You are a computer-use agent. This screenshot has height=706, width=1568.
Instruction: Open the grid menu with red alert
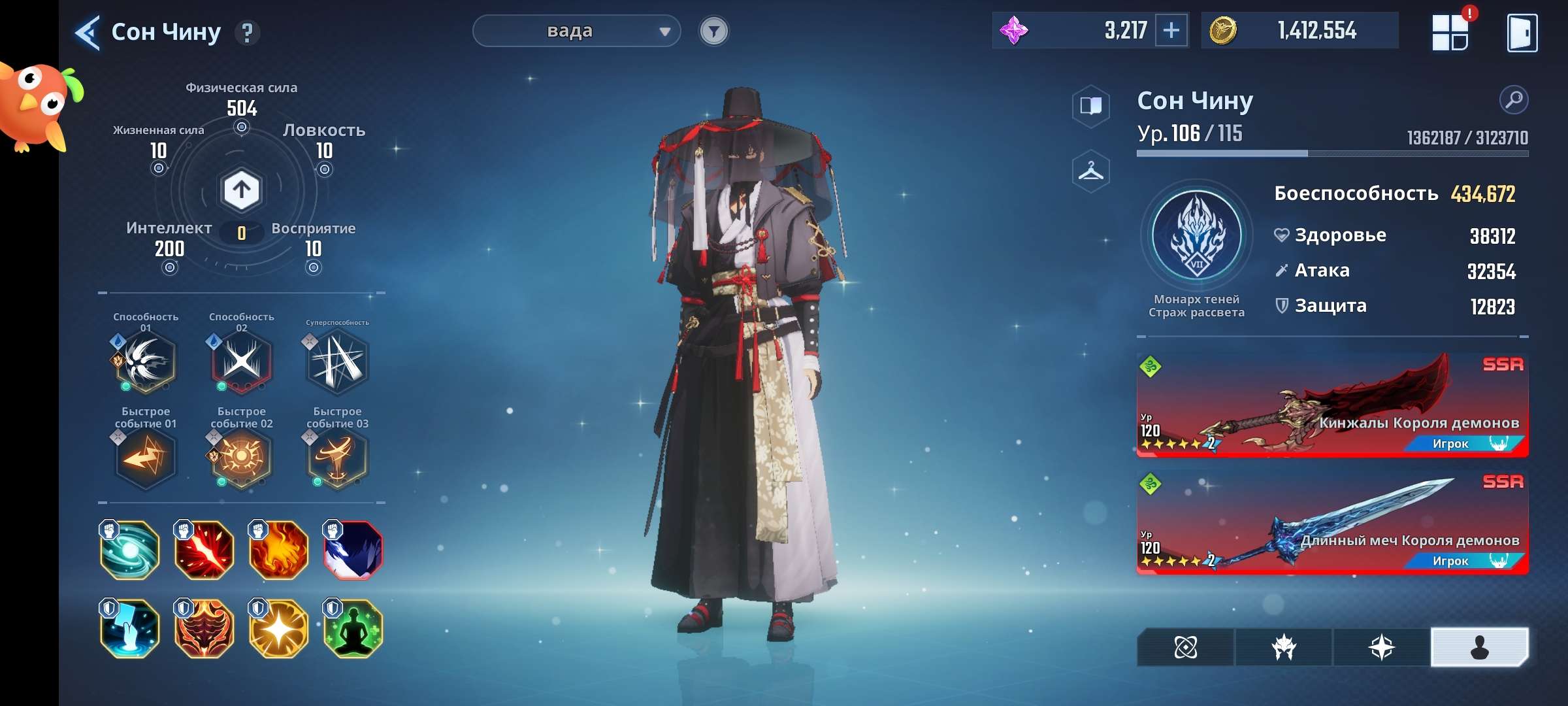pyautogui.click(x=1450, y=32)
